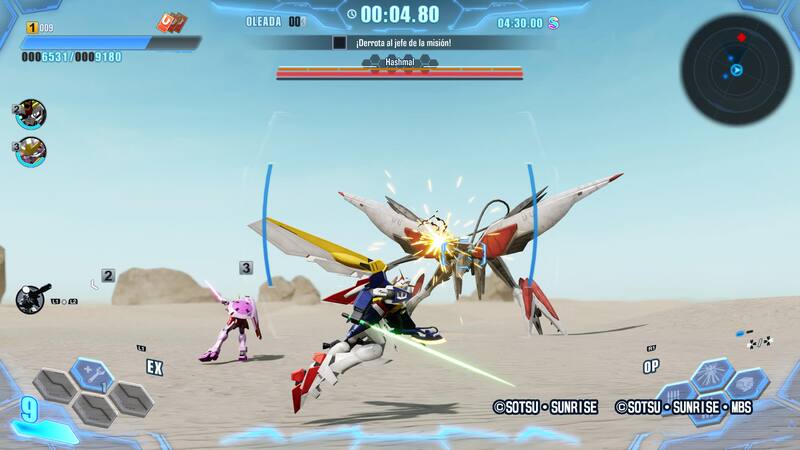
Task: Activate the box-shaped OP skill hexagon
Action: 747,384
